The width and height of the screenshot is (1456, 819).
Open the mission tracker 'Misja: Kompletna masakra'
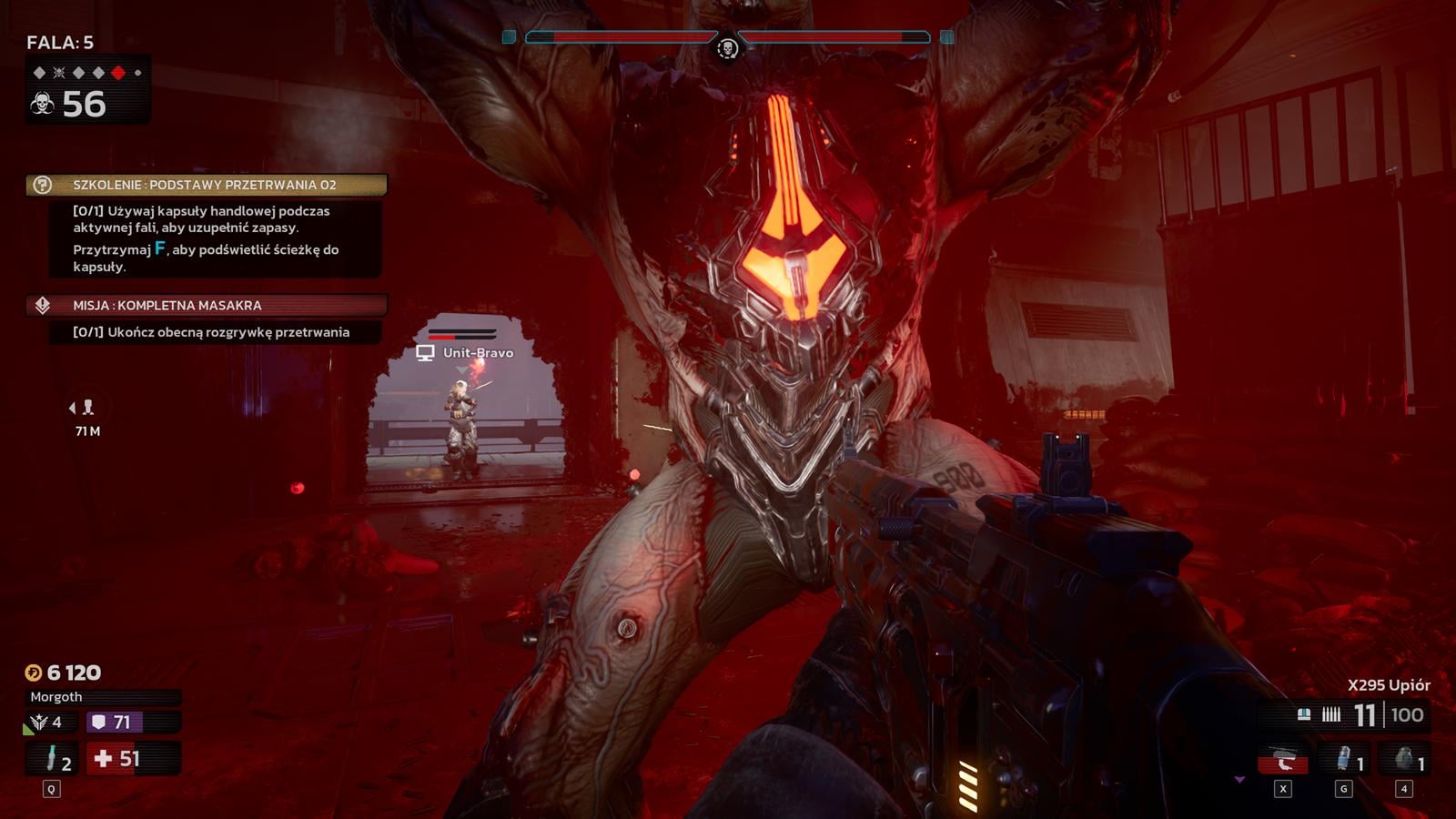click(x=206, y=306)
